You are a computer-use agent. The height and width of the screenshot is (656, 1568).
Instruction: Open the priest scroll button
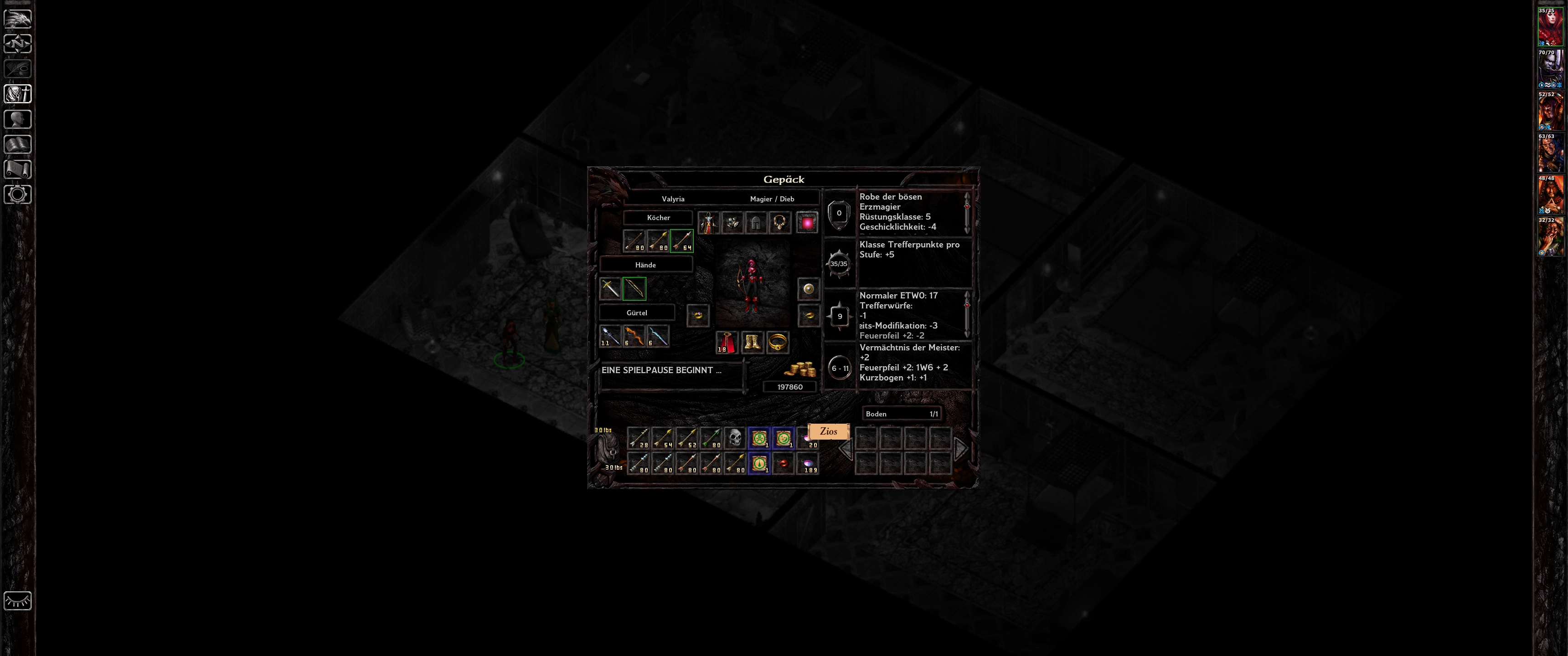point(18,169)
